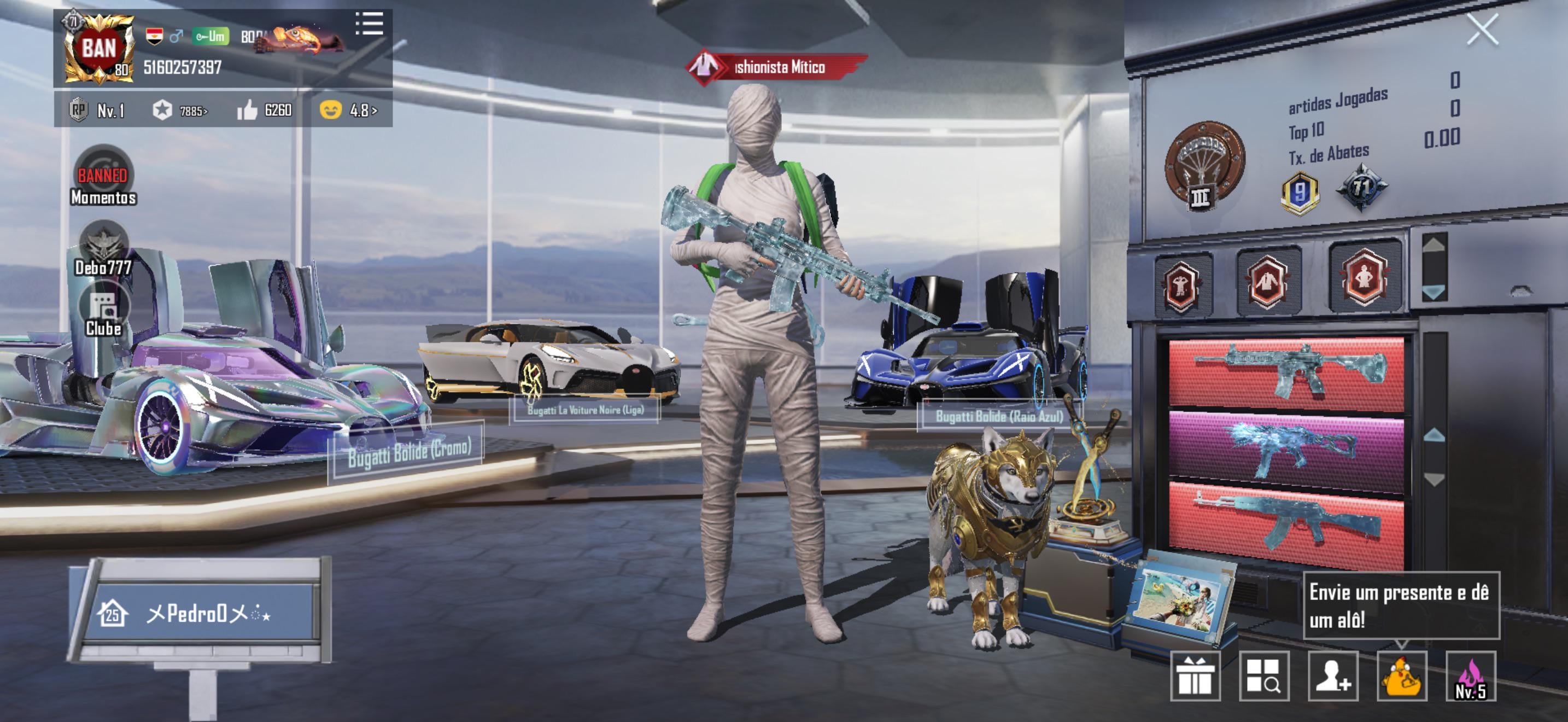The height and width of the screenshot is (722, 1568).
Task: Show the popularity star 7885 details
Action: click(179, 110)
